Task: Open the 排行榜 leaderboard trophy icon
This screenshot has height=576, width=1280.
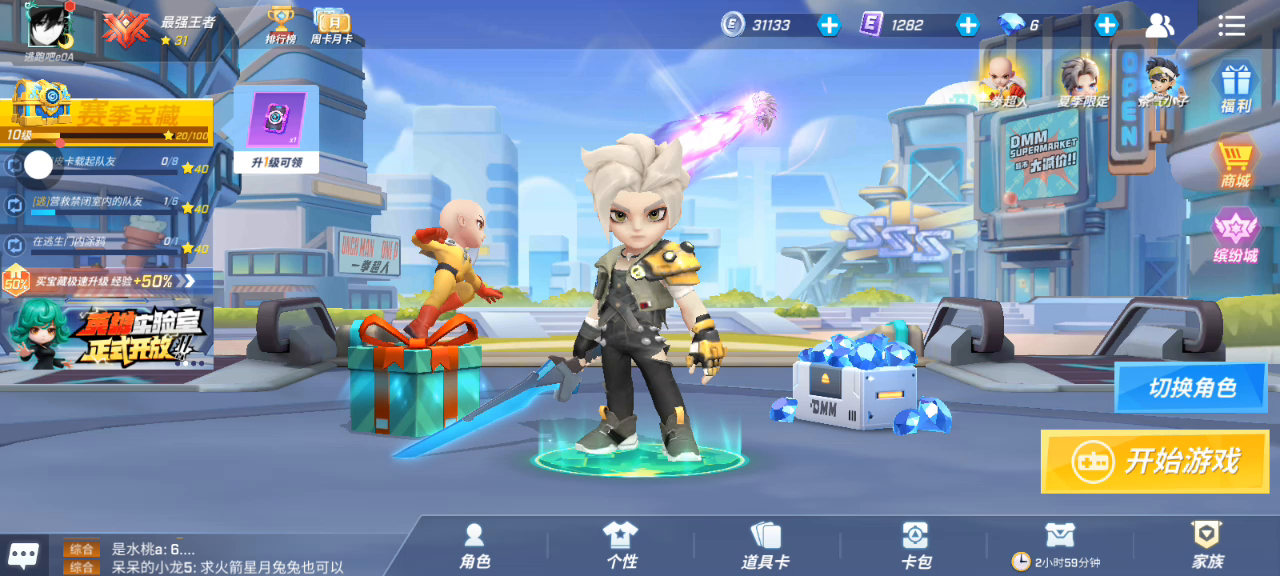Action: pyautogui.click(x=280, y=24)
